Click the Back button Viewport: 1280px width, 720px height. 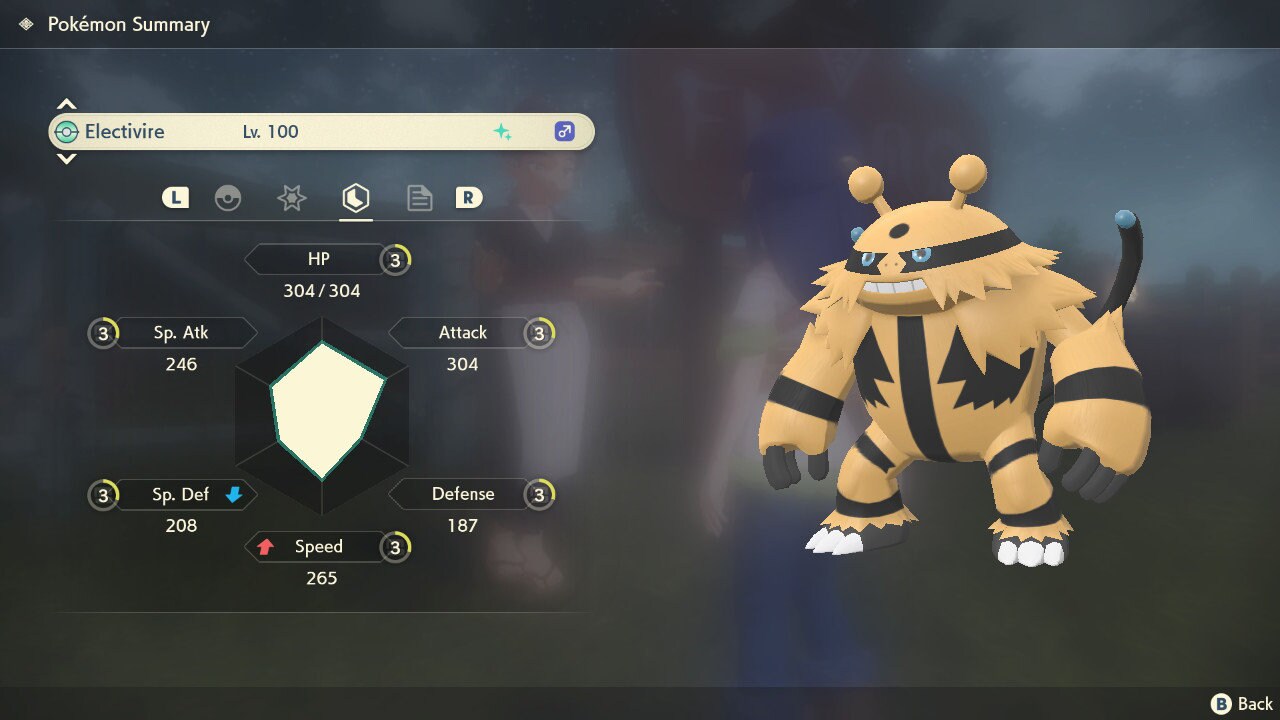tap(1242, 704)
